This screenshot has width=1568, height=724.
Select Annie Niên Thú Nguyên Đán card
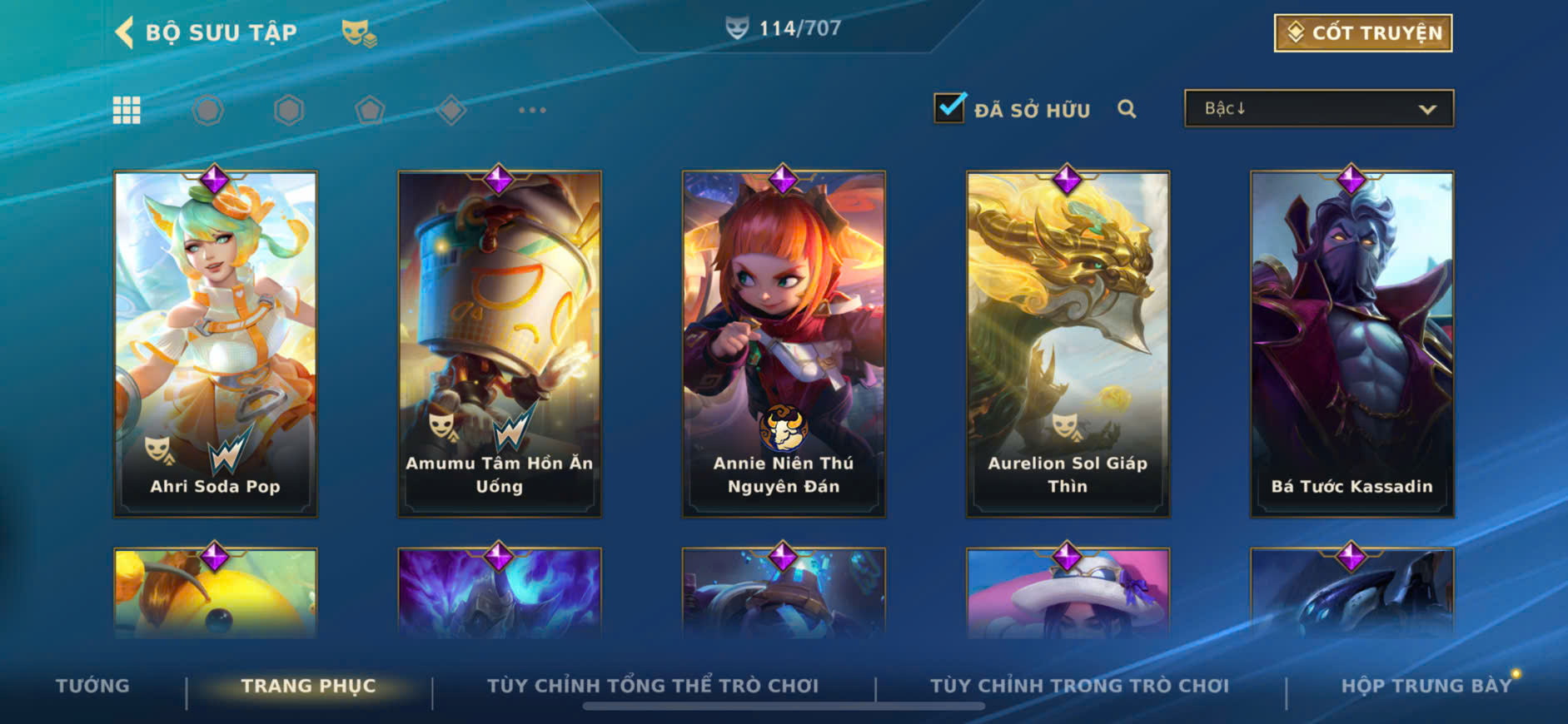point(783,343)
